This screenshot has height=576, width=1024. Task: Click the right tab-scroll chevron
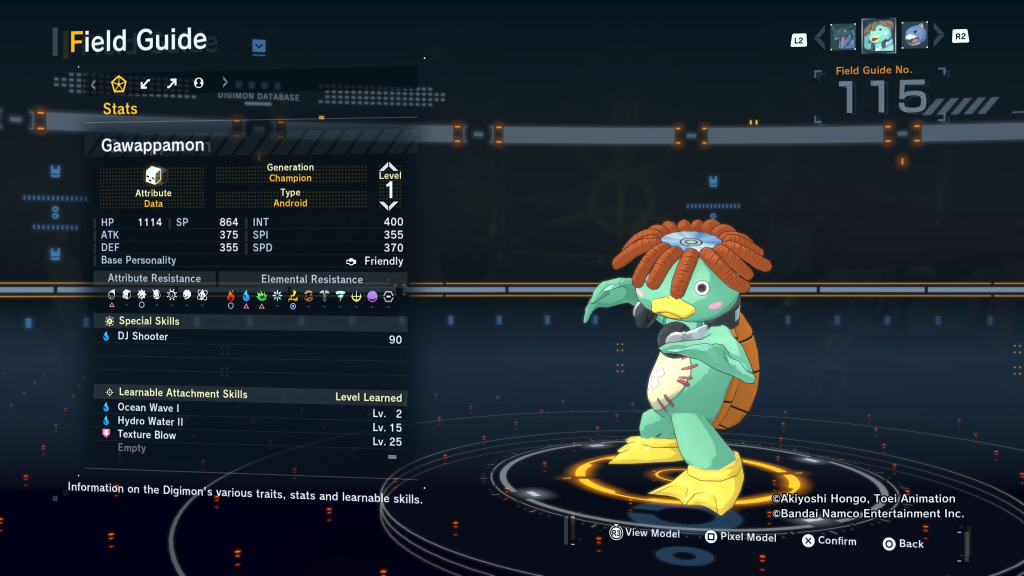[x=225, y=84]
